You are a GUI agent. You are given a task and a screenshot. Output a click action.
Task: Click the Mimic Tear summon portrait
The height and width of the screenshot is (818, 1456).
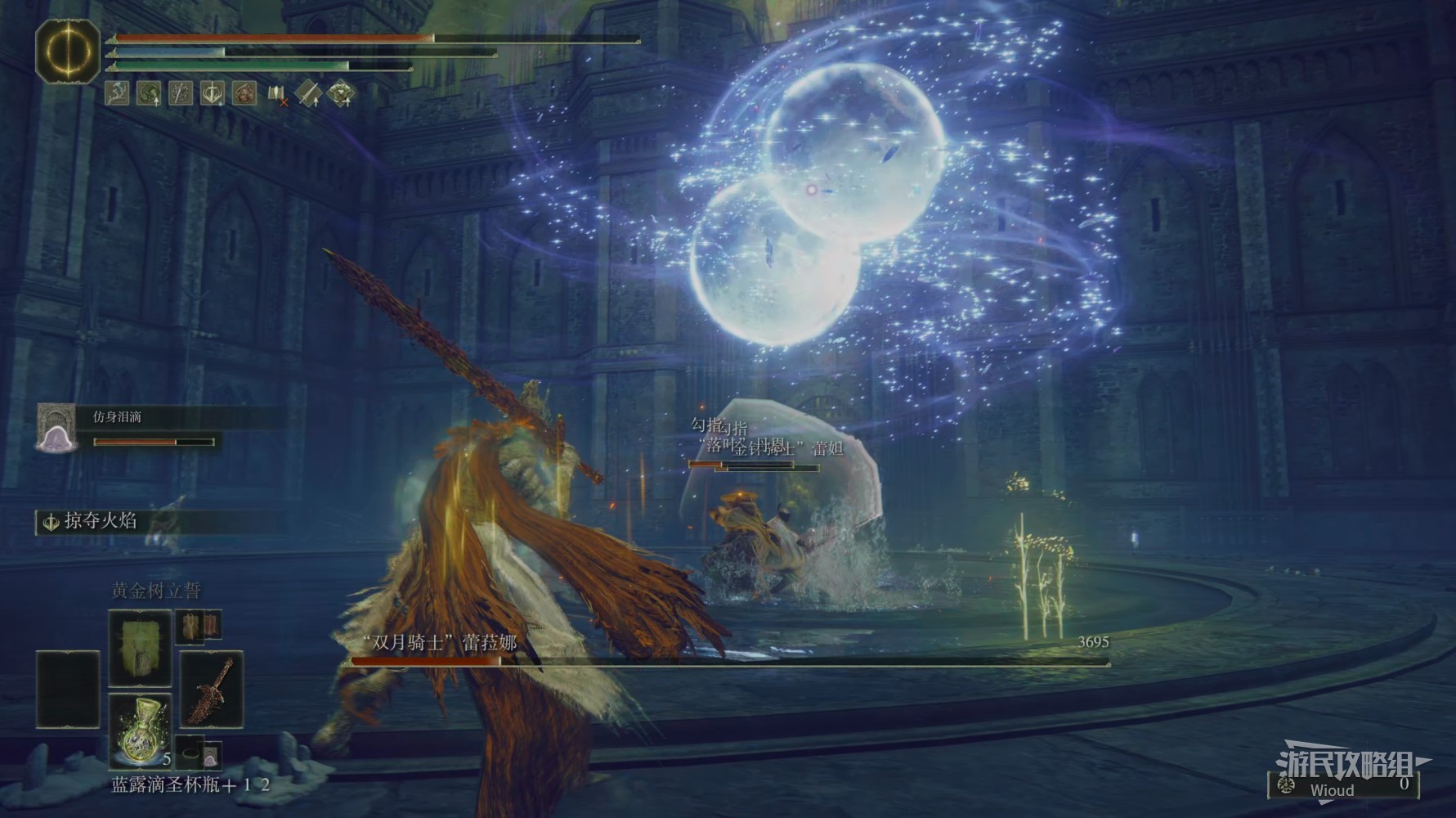(x=56, y=428)
